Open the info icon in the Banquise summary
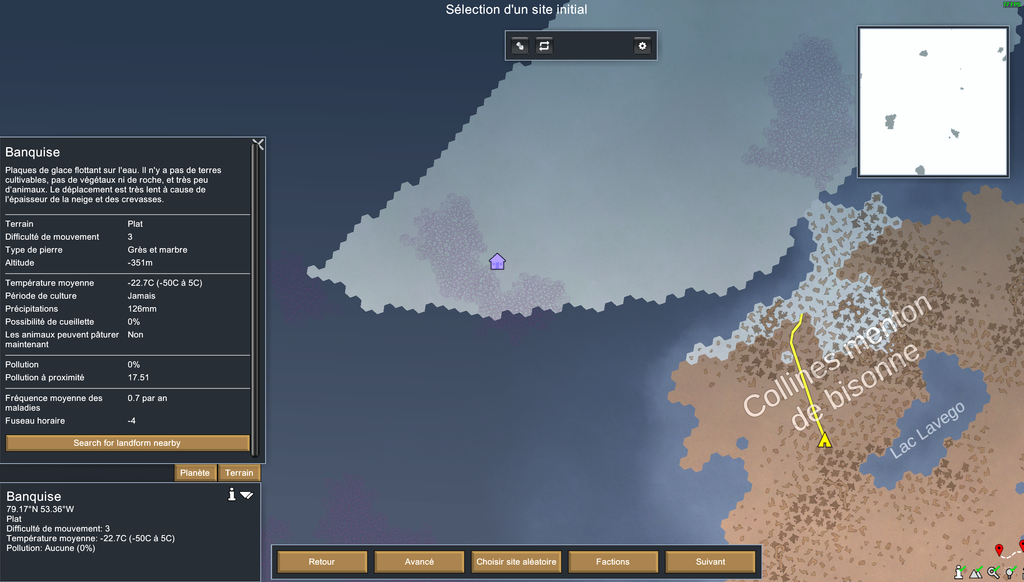The height and width of the screenshot is (582, 1024). click(232, 495)
